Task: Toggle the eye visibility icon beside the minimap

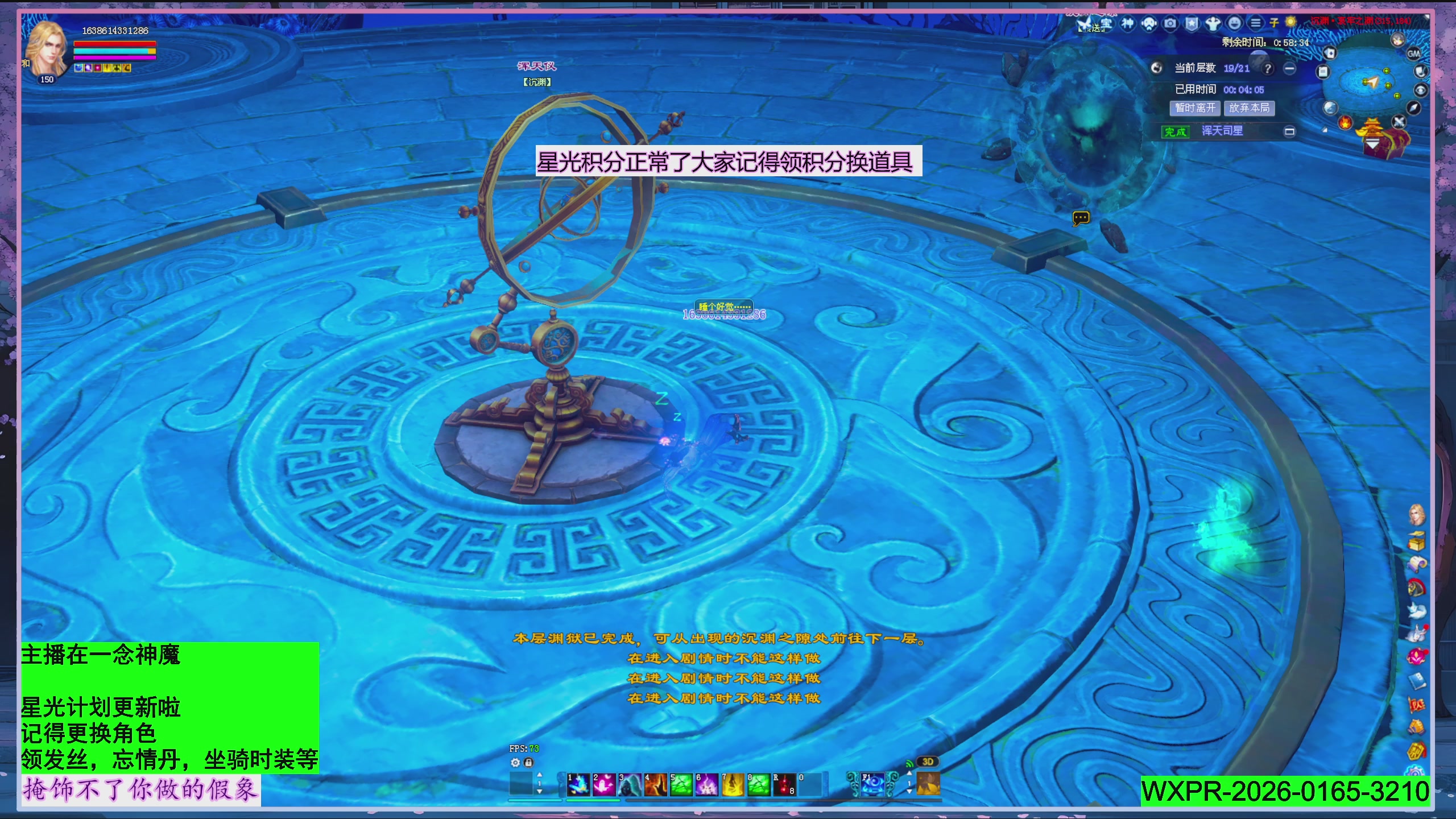Action: 1420,90
